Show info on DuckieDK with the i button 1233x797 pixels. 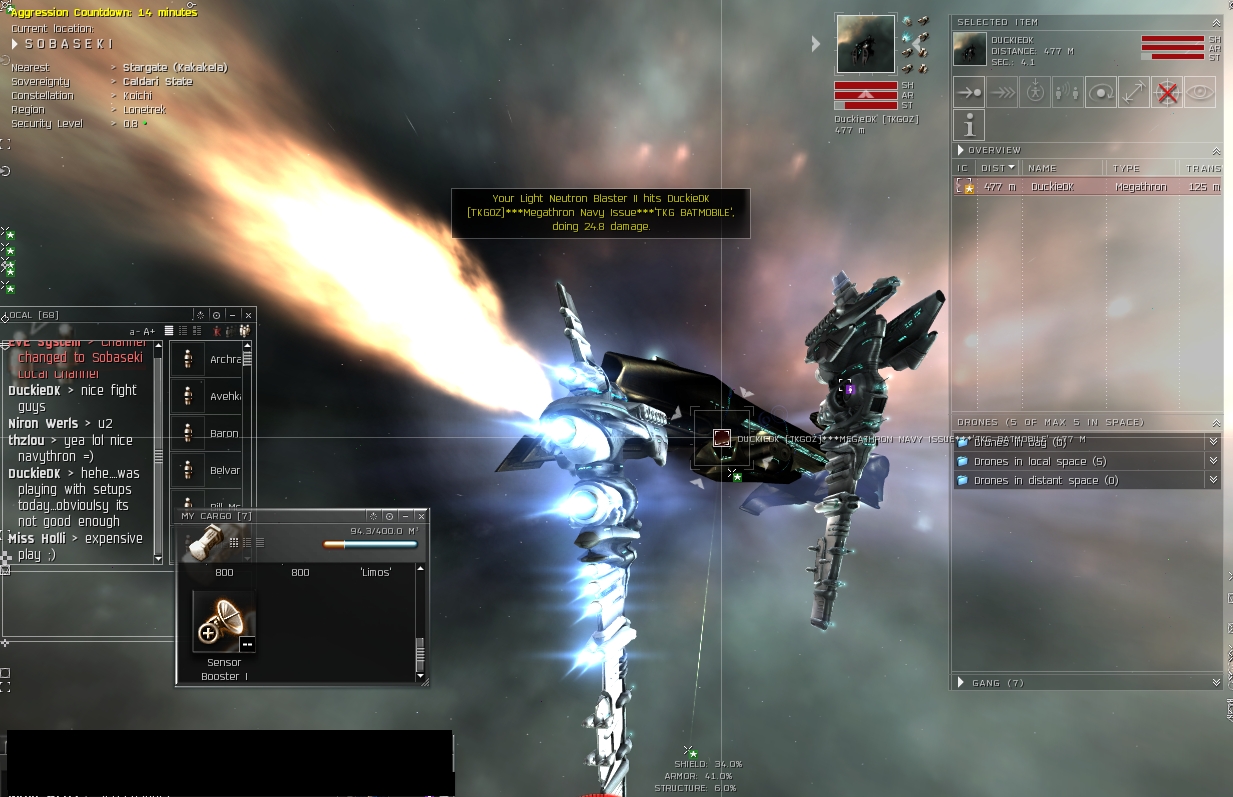coord(968,125)
